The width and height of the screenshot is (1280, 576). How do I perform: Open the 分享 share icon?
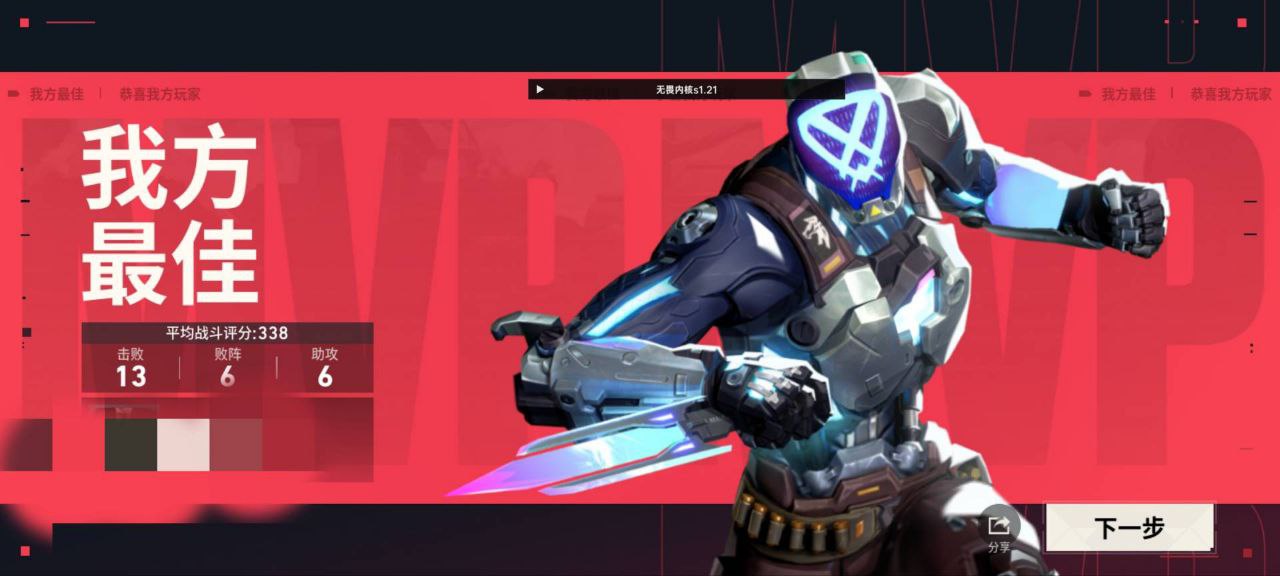pyautogui.click(x=998, y=526)
